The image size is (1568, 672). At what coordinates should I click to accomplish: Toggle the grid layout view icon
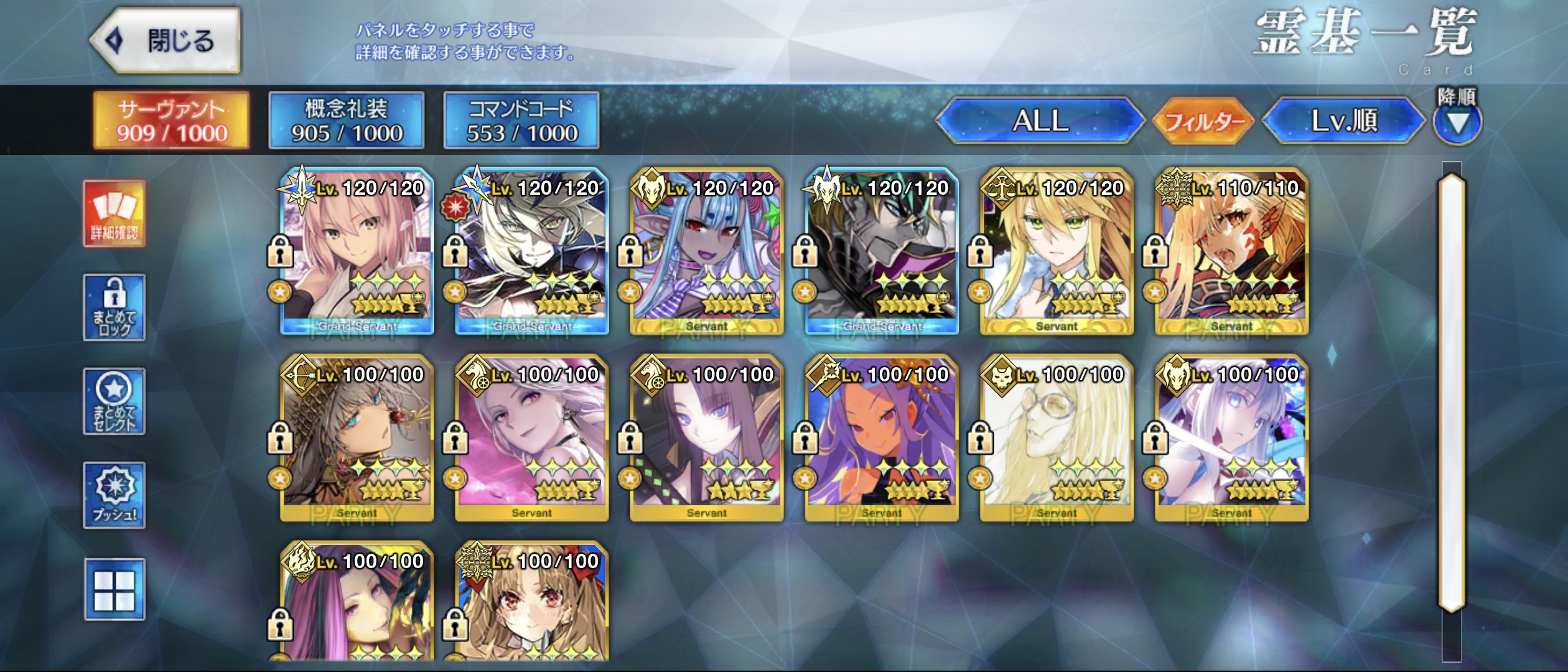point(114,589)
